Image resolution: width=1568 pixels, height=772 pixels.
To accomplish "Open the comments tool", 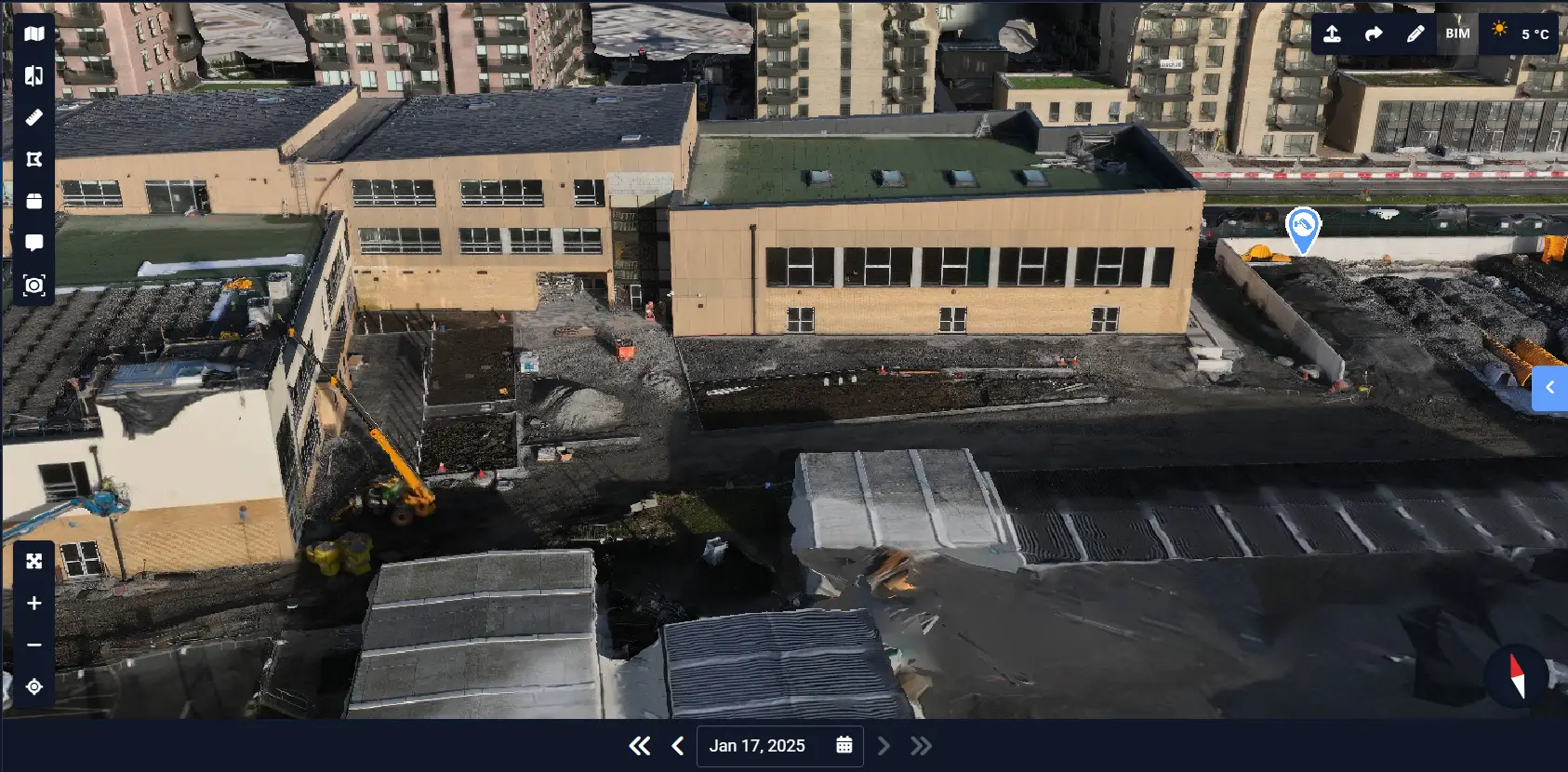I will [33, 243].
